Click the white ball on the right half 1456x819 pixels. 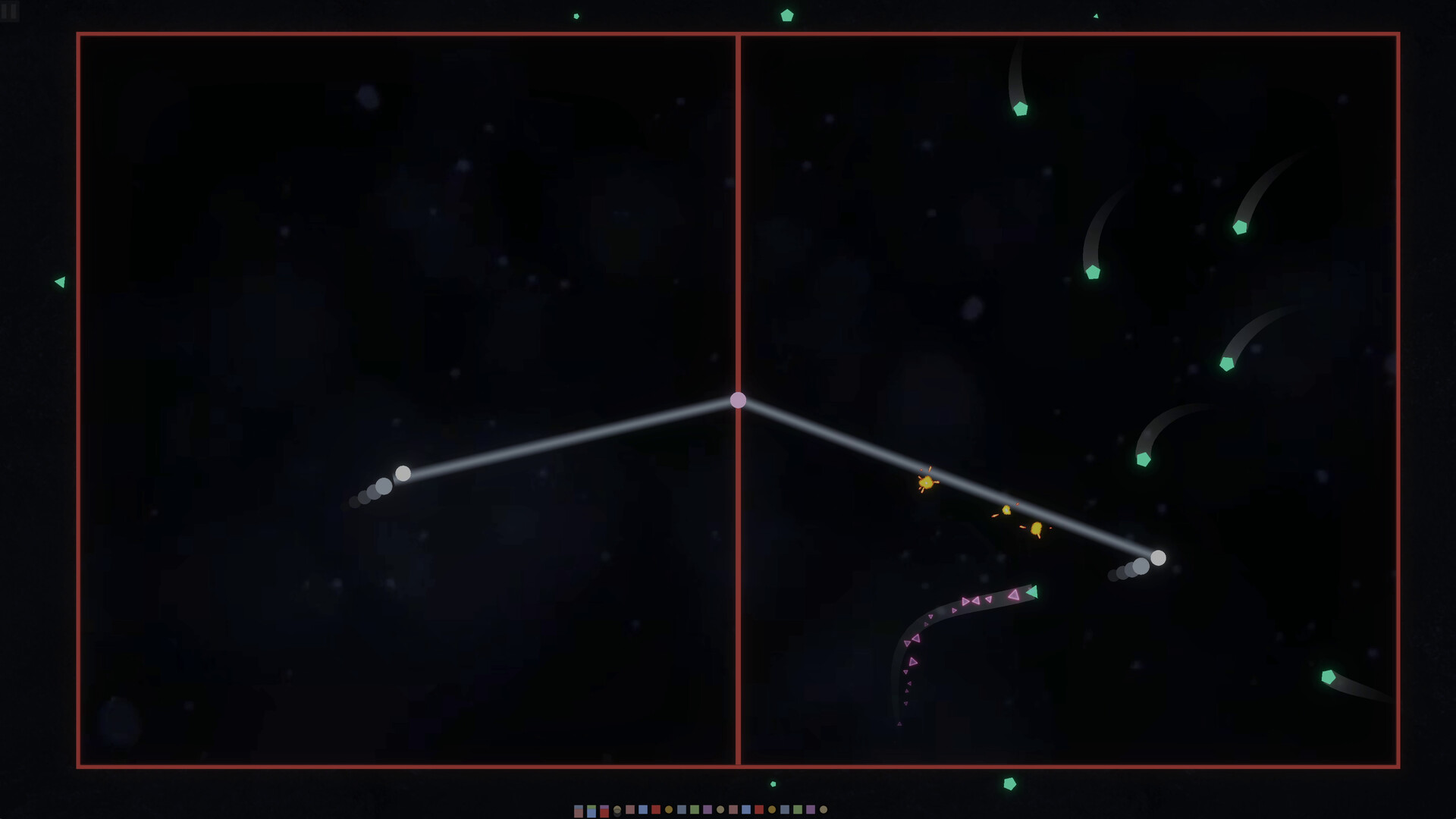(x=1158, y=557)
